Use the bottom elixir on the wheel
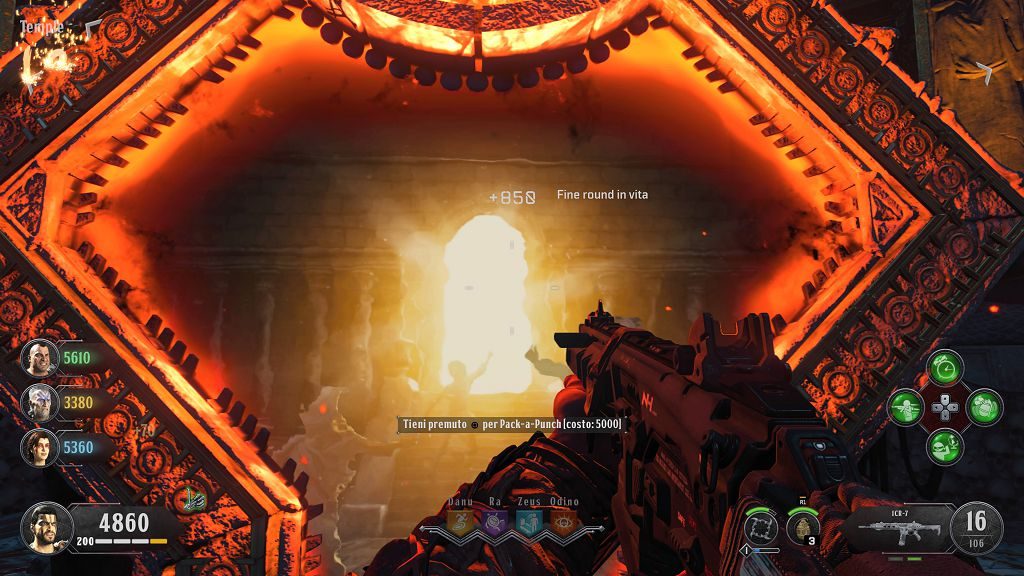1024x576 pixels. click(945, 446)
